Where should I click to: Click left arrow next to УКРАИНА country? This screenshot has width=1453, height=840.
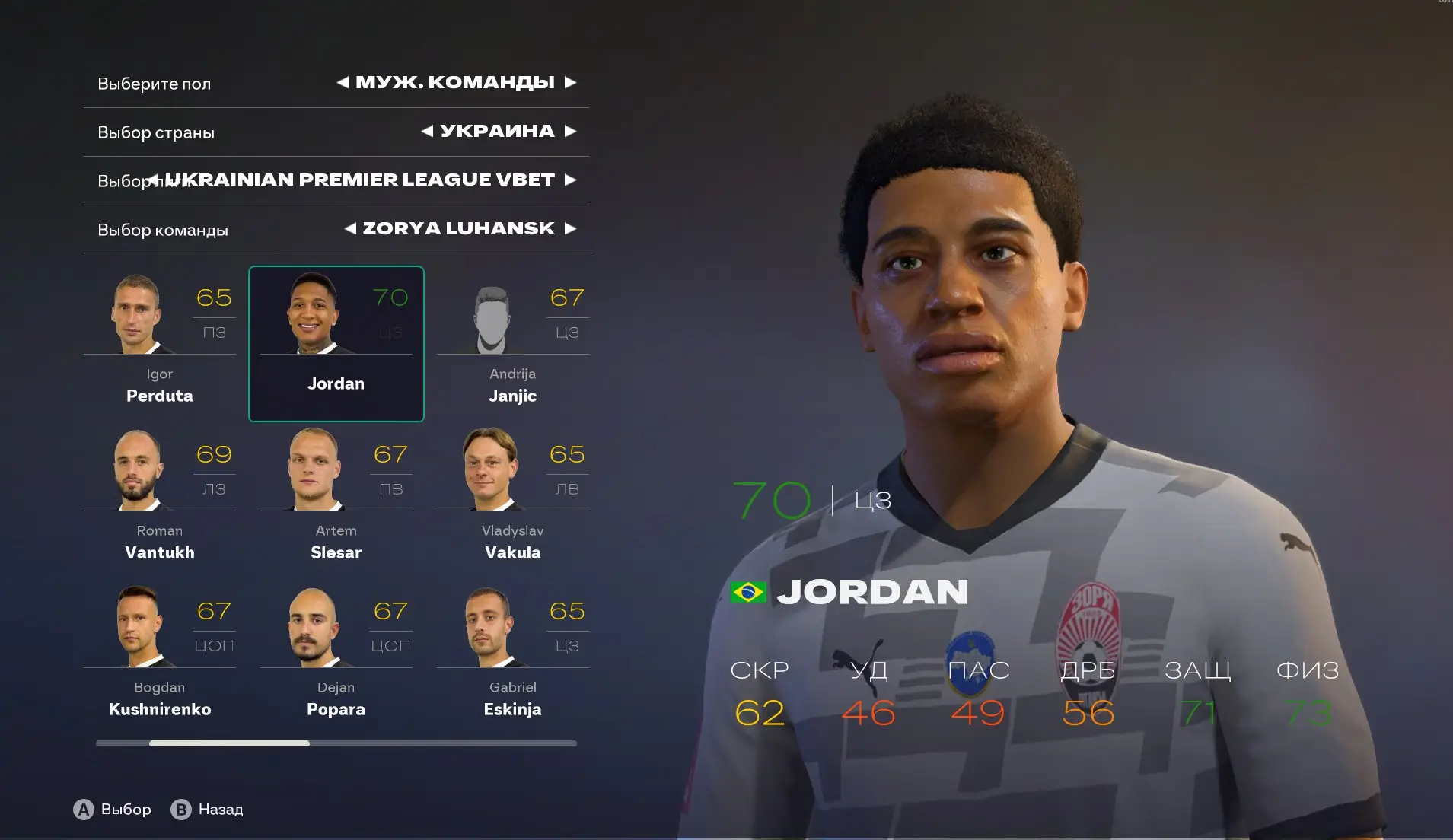[427, 131]
